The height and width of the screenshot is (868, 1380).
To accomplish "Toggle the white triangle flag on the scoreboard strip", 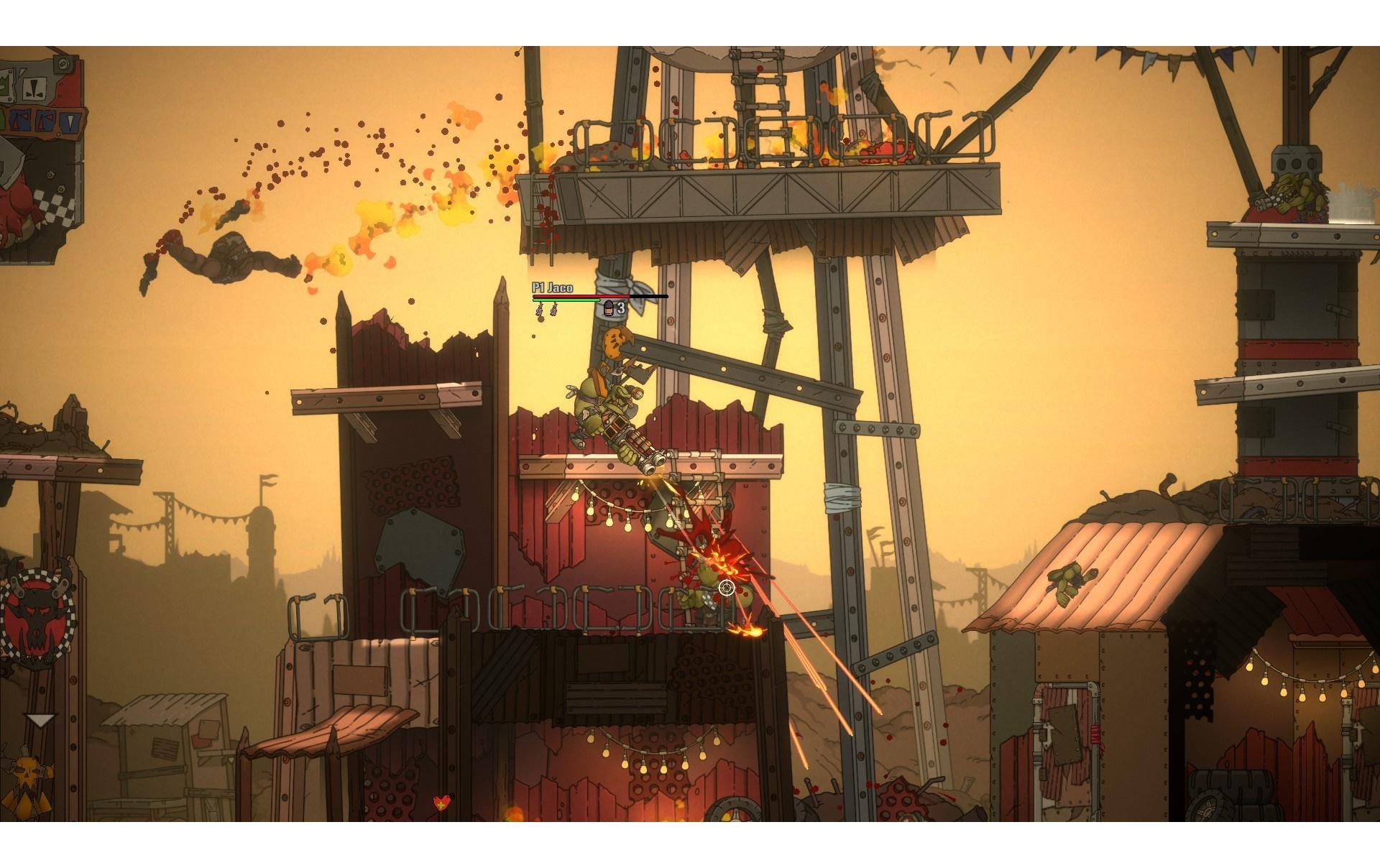I will [70, 122].
